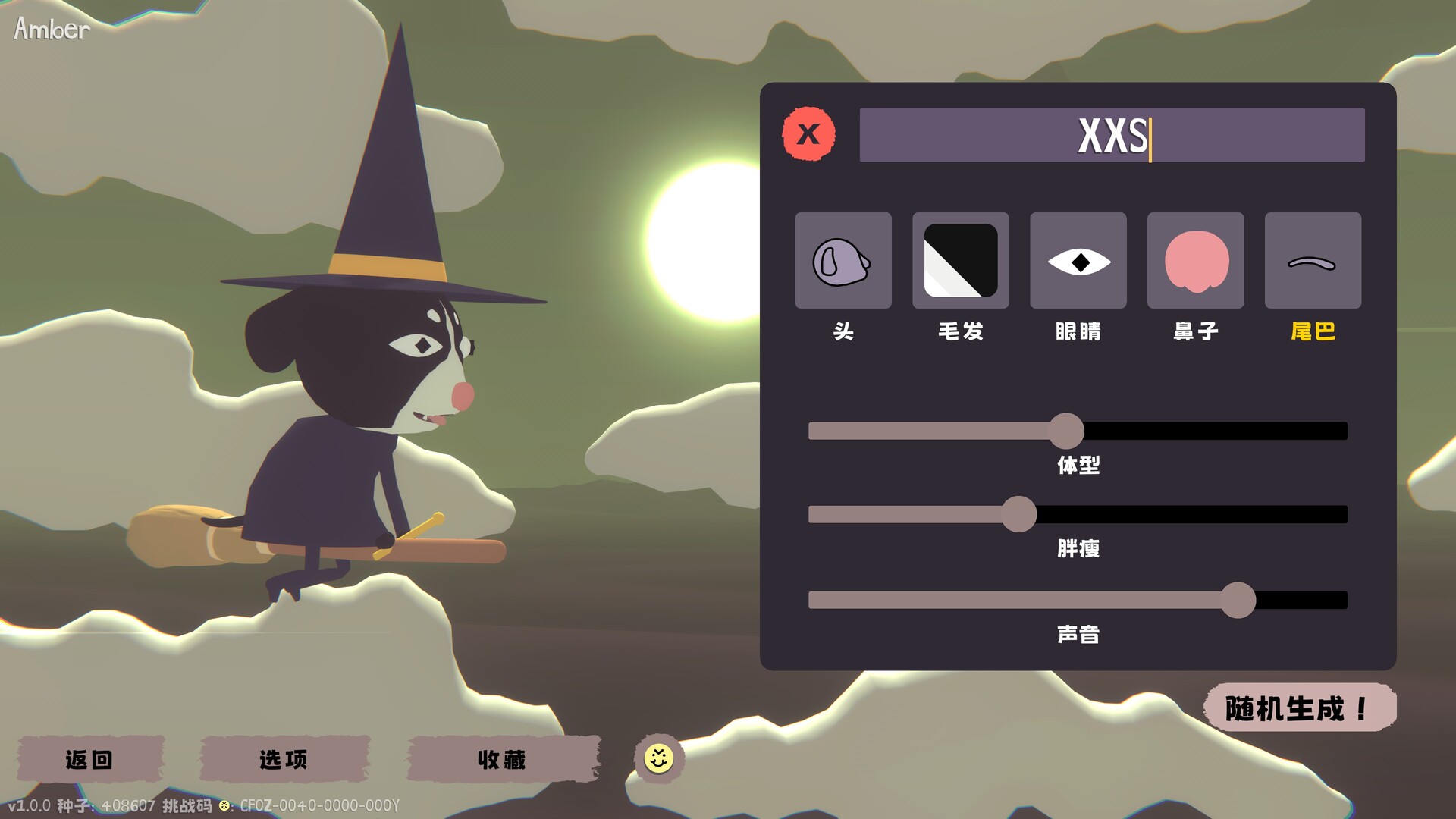The height and width of the screenshot is (819, 1456).
Task: Adjust the 胖瘦 fatness slider handle
Action: tap(1019, 514)
